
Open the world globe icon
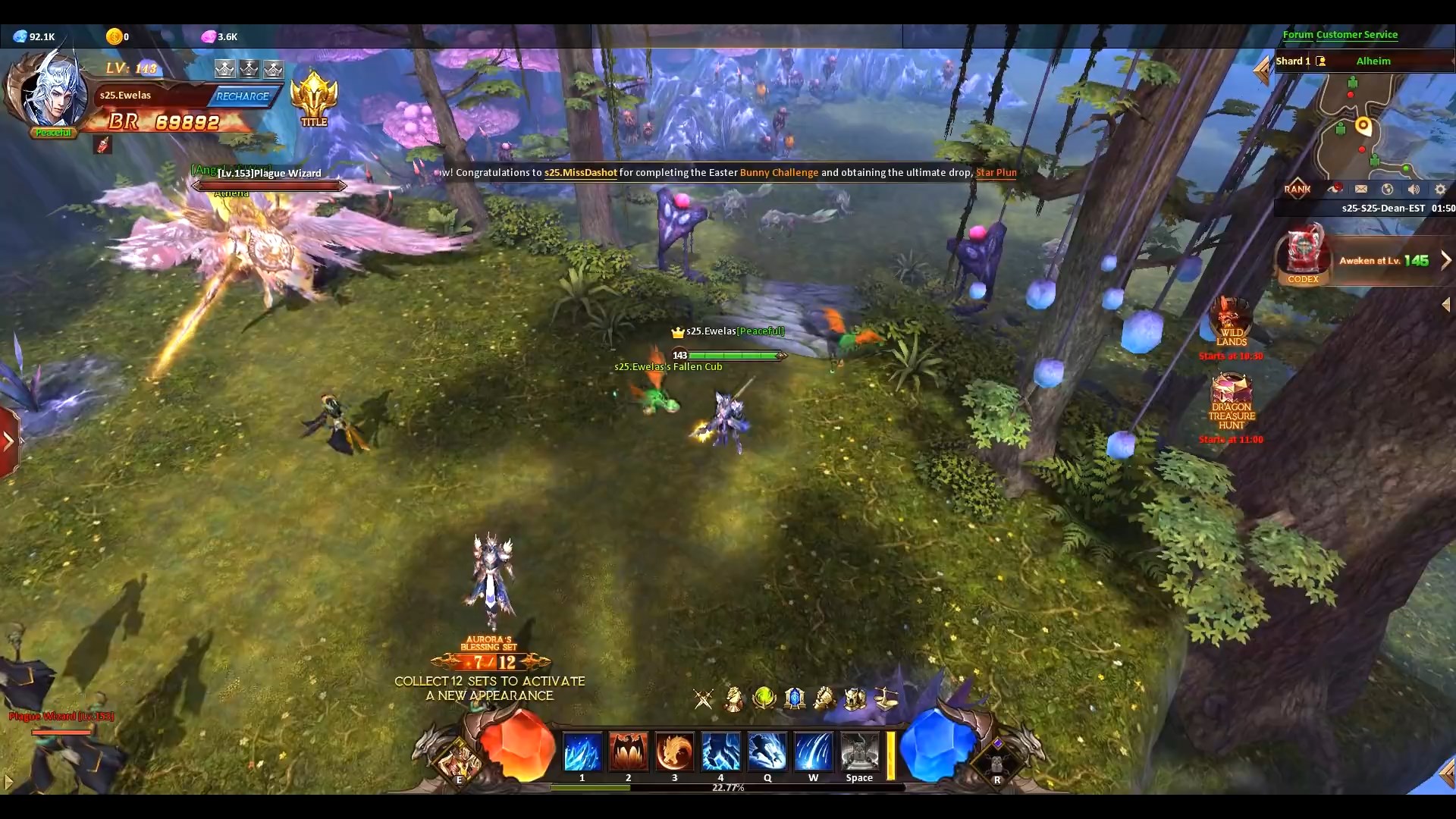pyautogui.click(x=1389, y=190)
